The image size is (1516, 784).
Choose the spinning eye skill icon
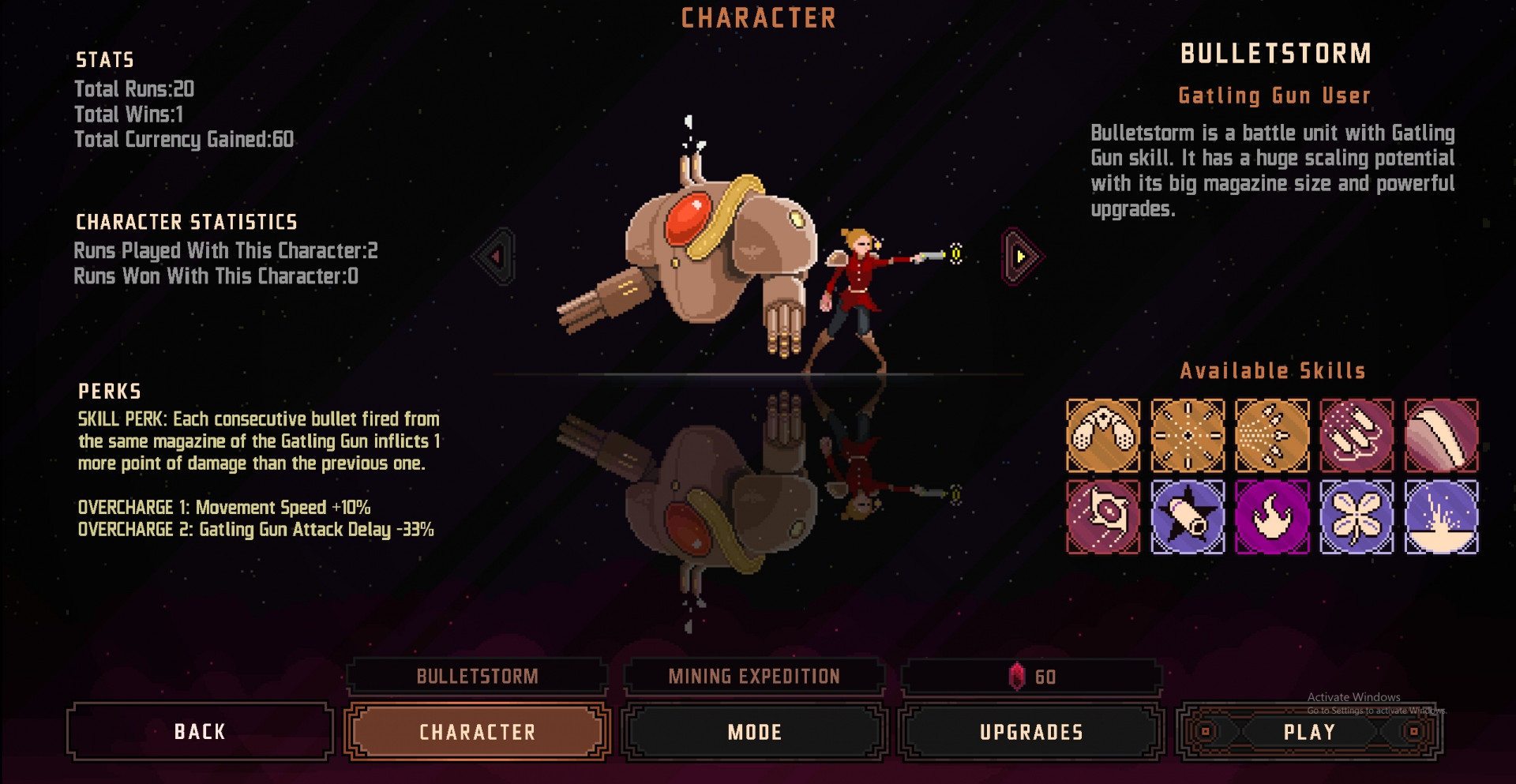click(1103, 517)
